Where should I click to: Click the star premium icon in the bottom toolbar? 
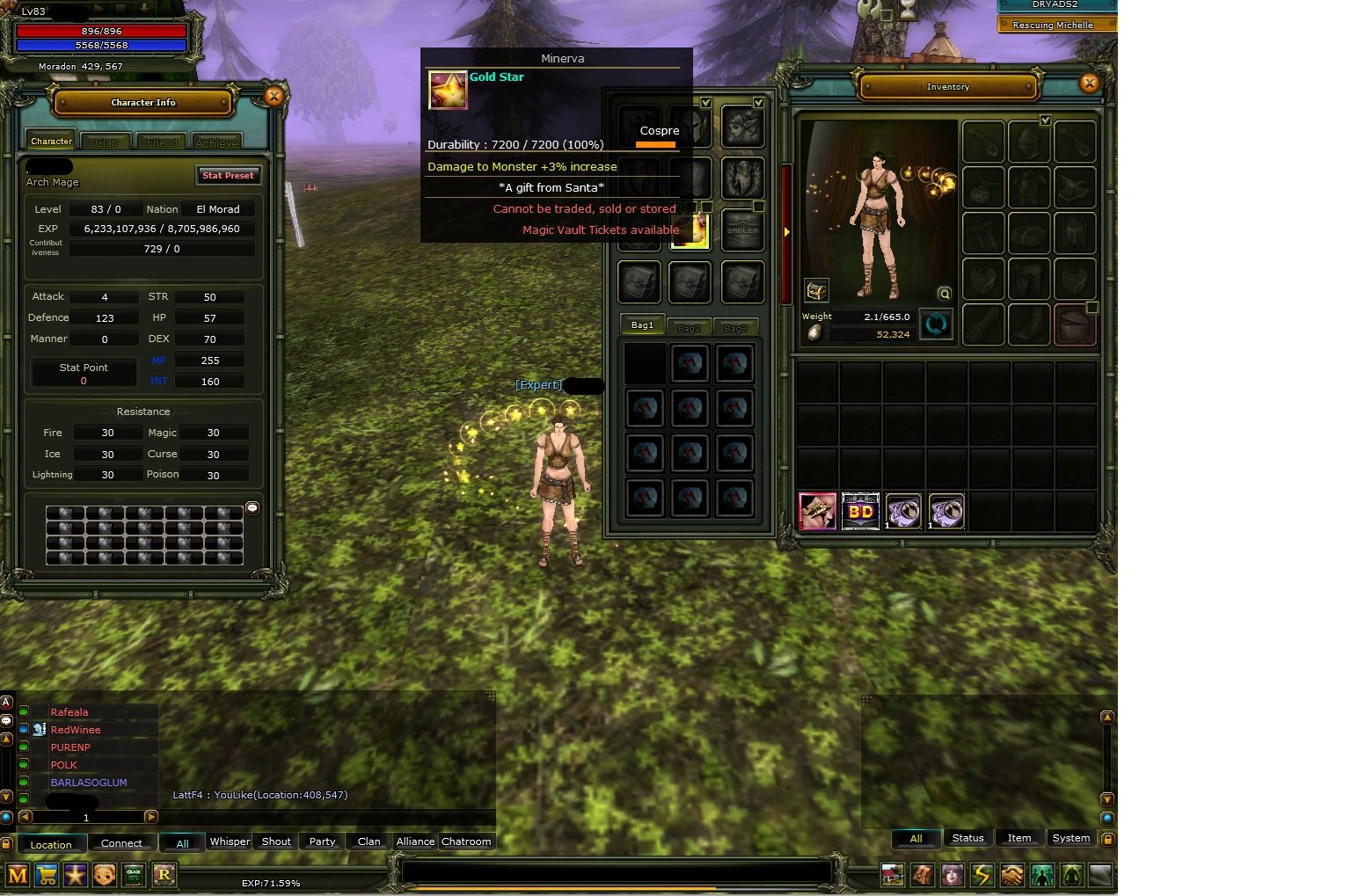pyautogui.click(x=76, y=875)
